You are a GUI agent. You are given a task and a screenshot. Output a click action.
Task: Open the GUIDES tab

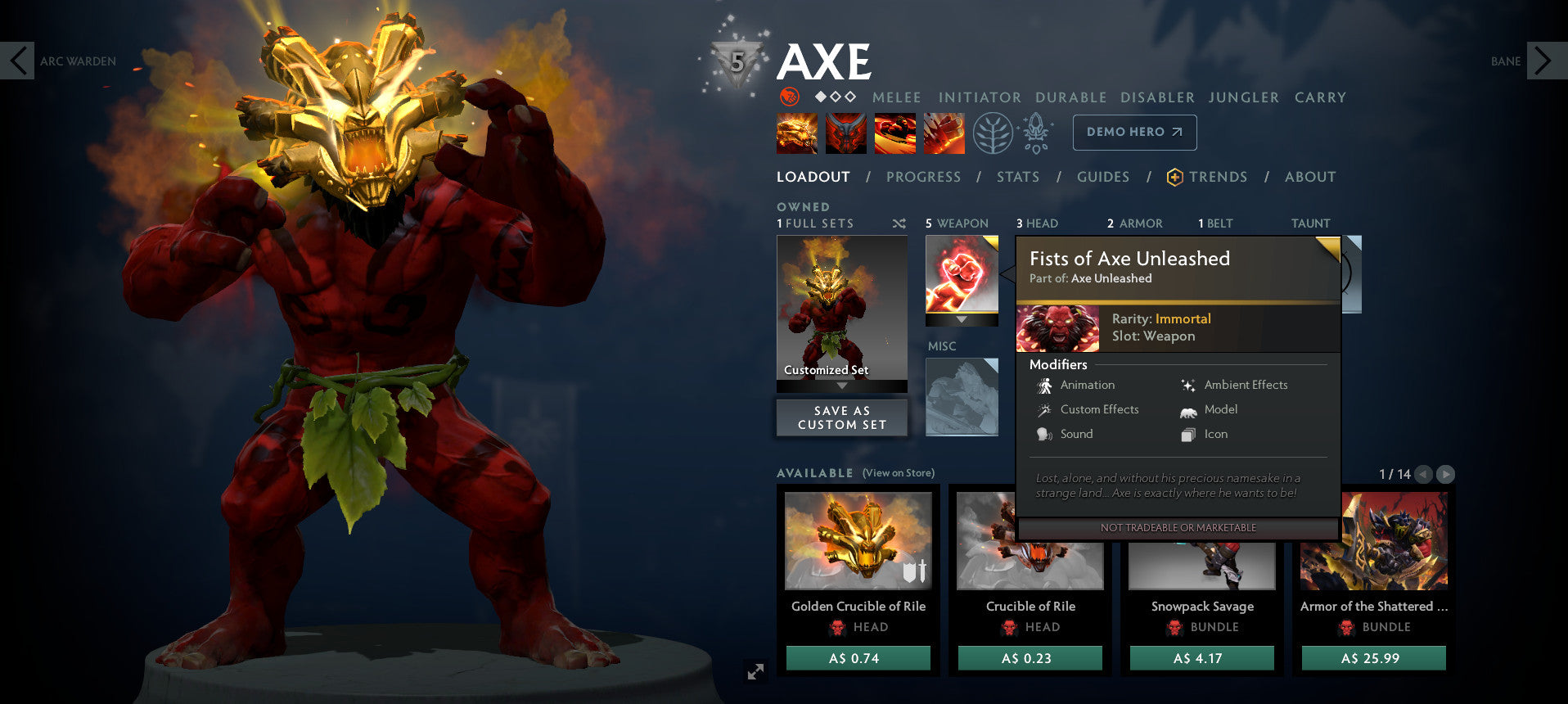pos(1102,177)
